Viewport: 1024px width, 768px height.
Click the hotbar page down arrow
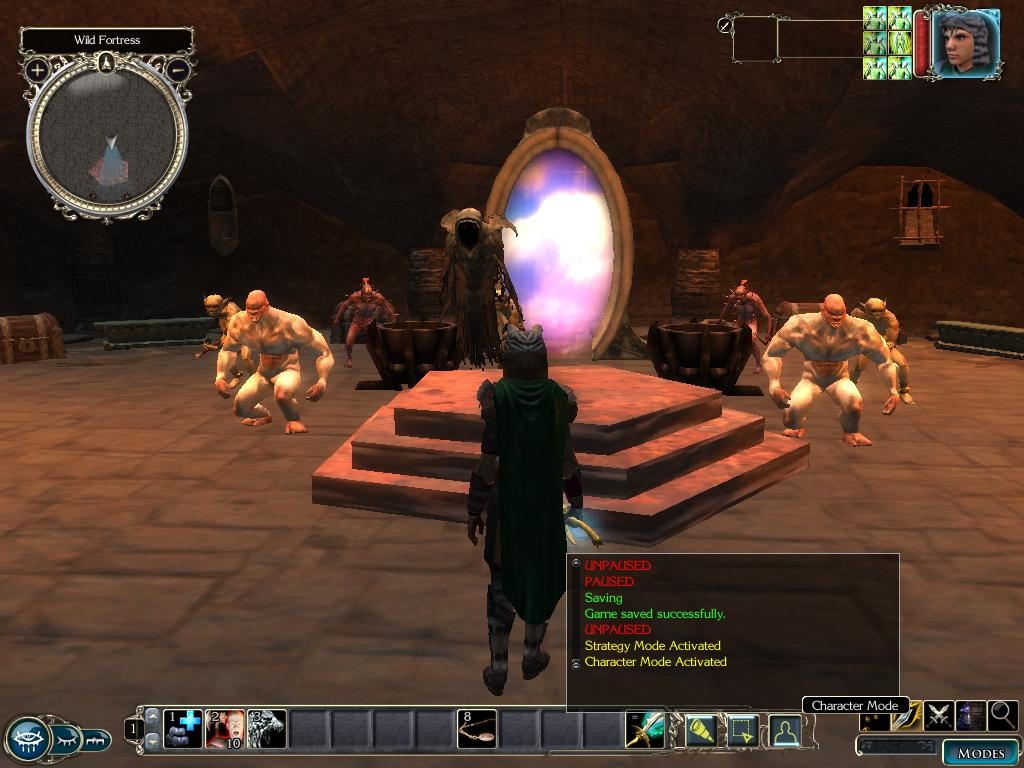point(153,741)
